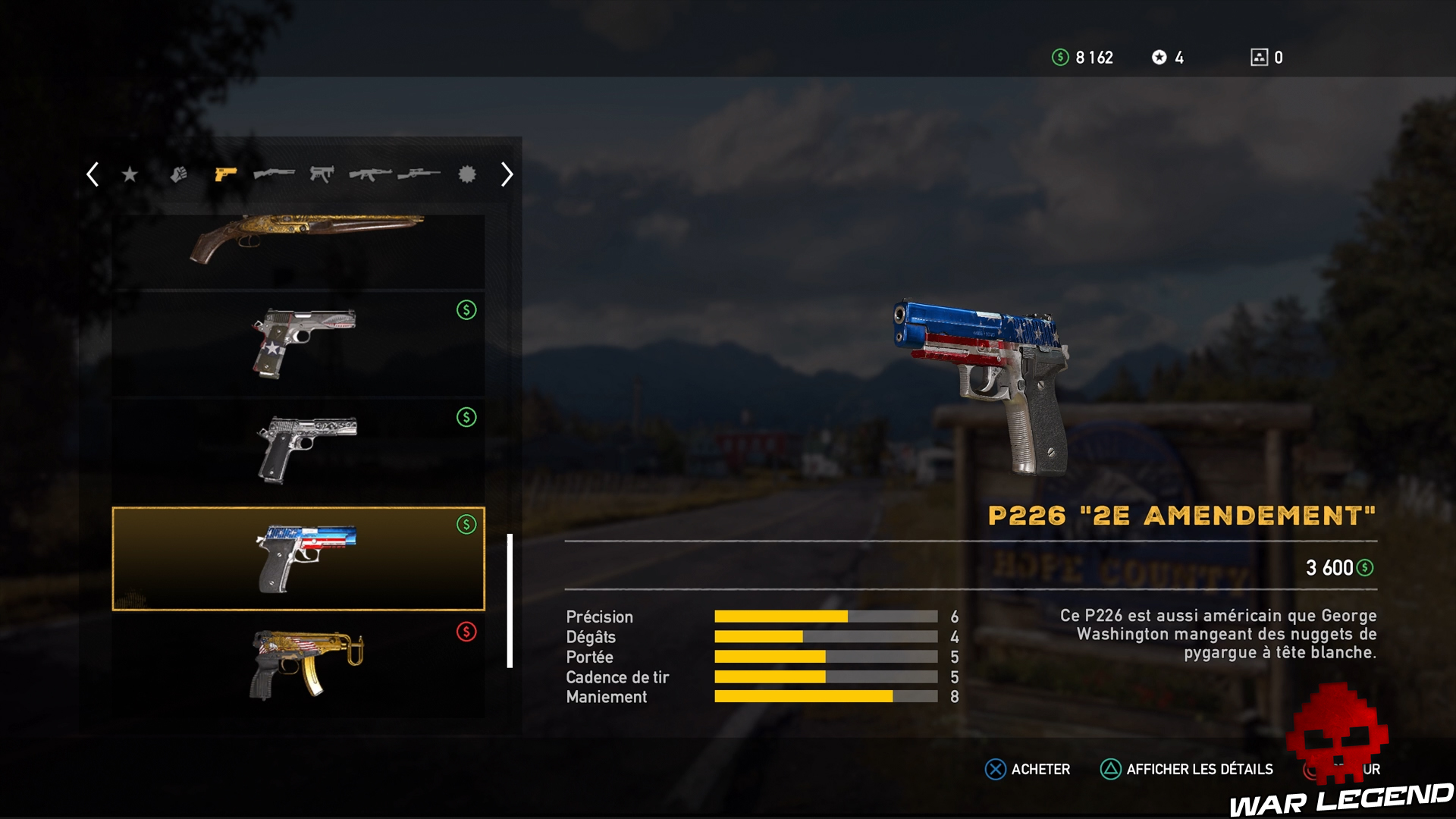The image size is (1456, 819).
Task: Switch to the melee fist category
Action: [178, 175]
